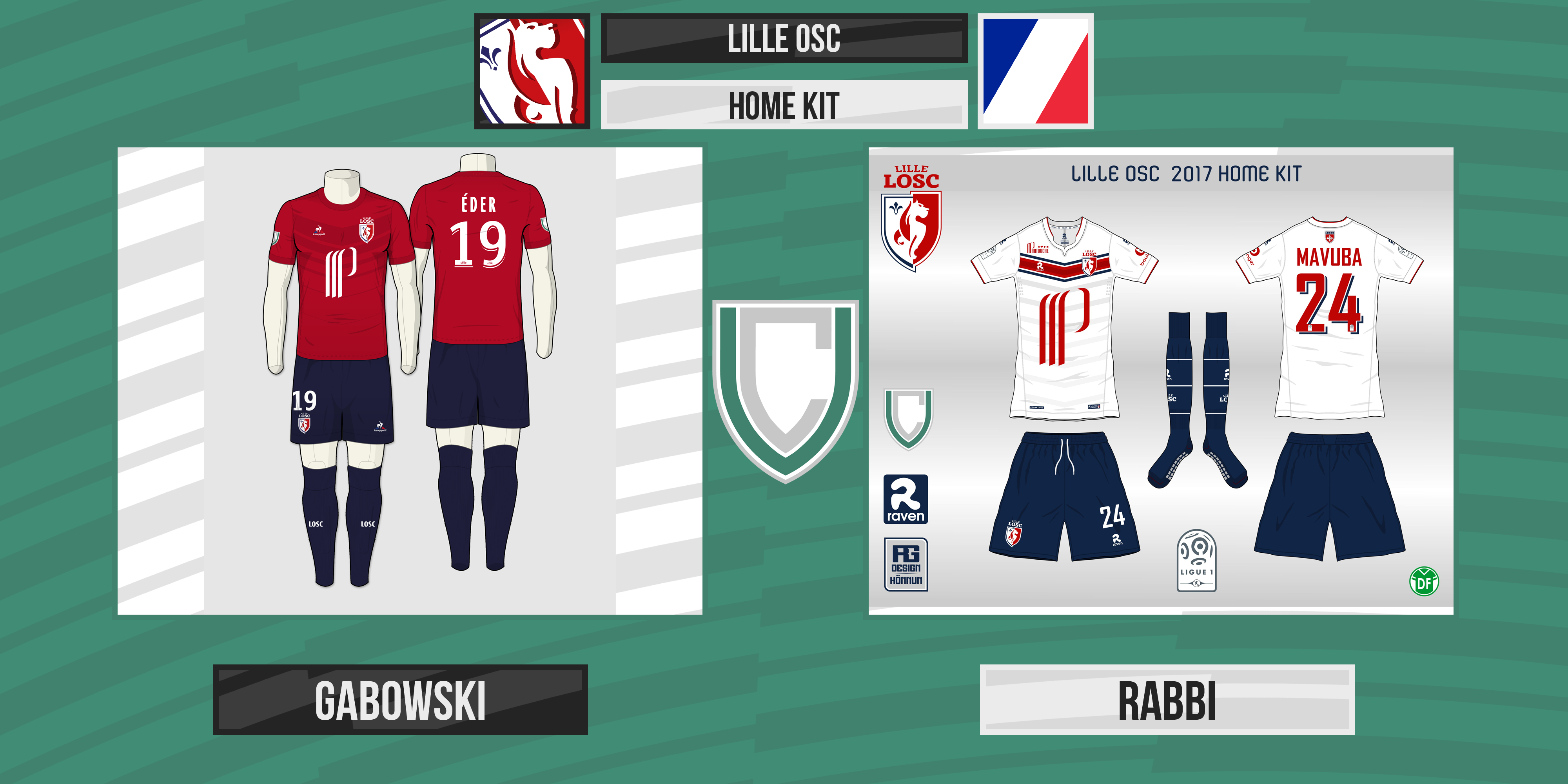The height and width of the screenshot is (784, 1568).
Task: Click the large green shield logo between kits
Action: point(785,390)
